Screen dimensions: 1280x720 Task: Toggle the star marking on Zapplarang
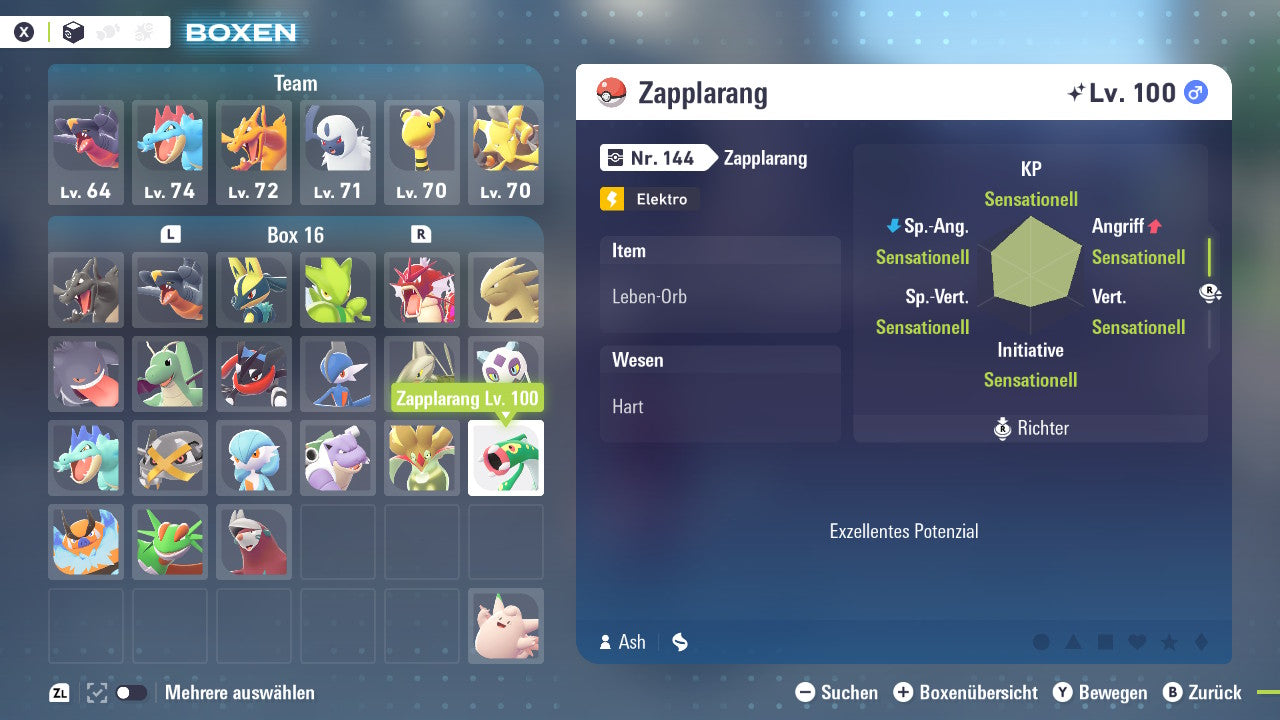(x=1169, y=642)
